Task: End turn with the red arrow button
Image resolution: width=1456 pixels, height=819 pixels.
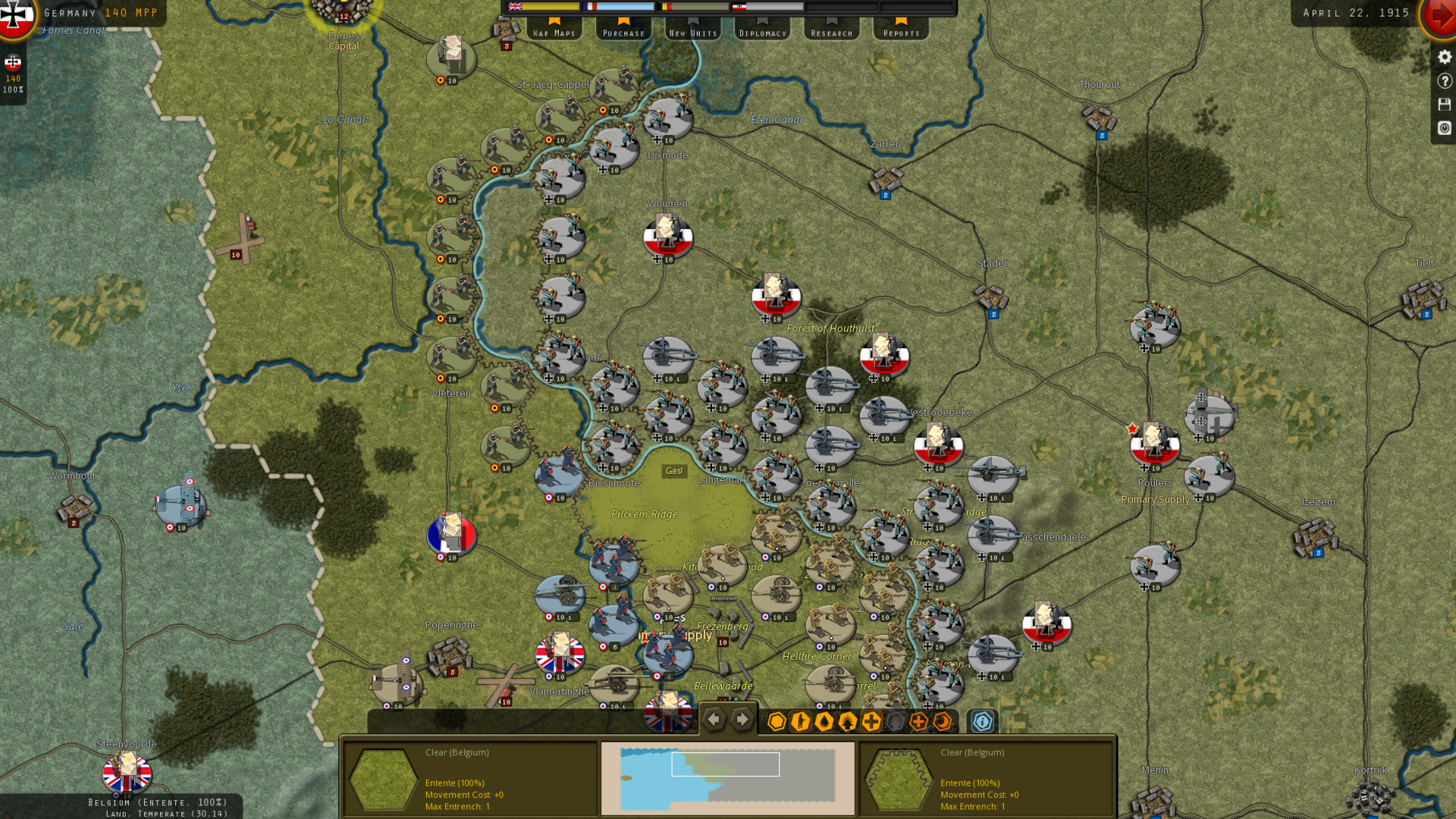Action: tap(1440, 15)
